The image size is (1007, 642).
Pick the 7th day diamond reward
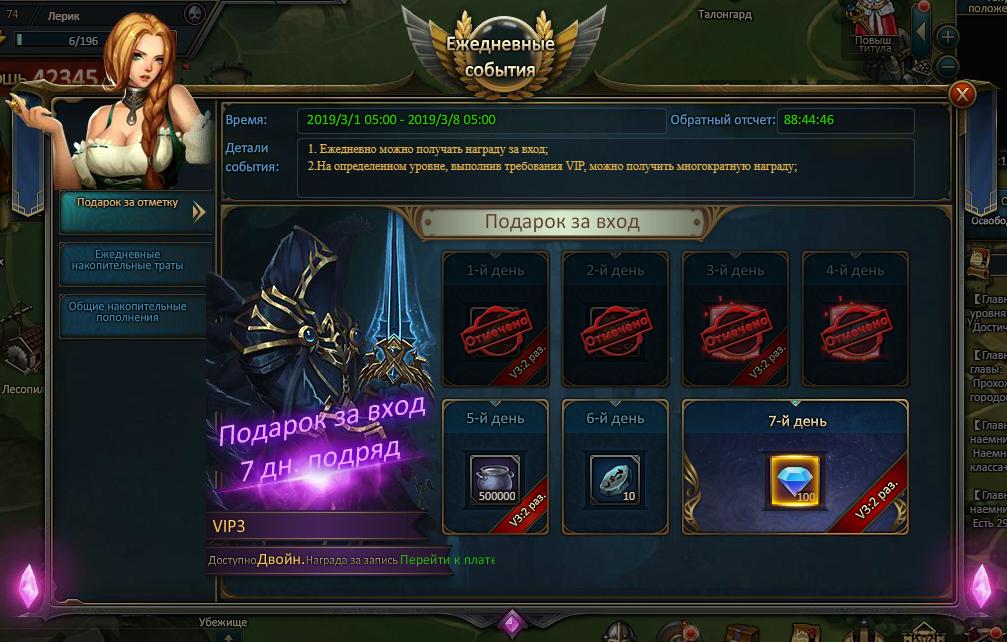click(x=795, y=479)
